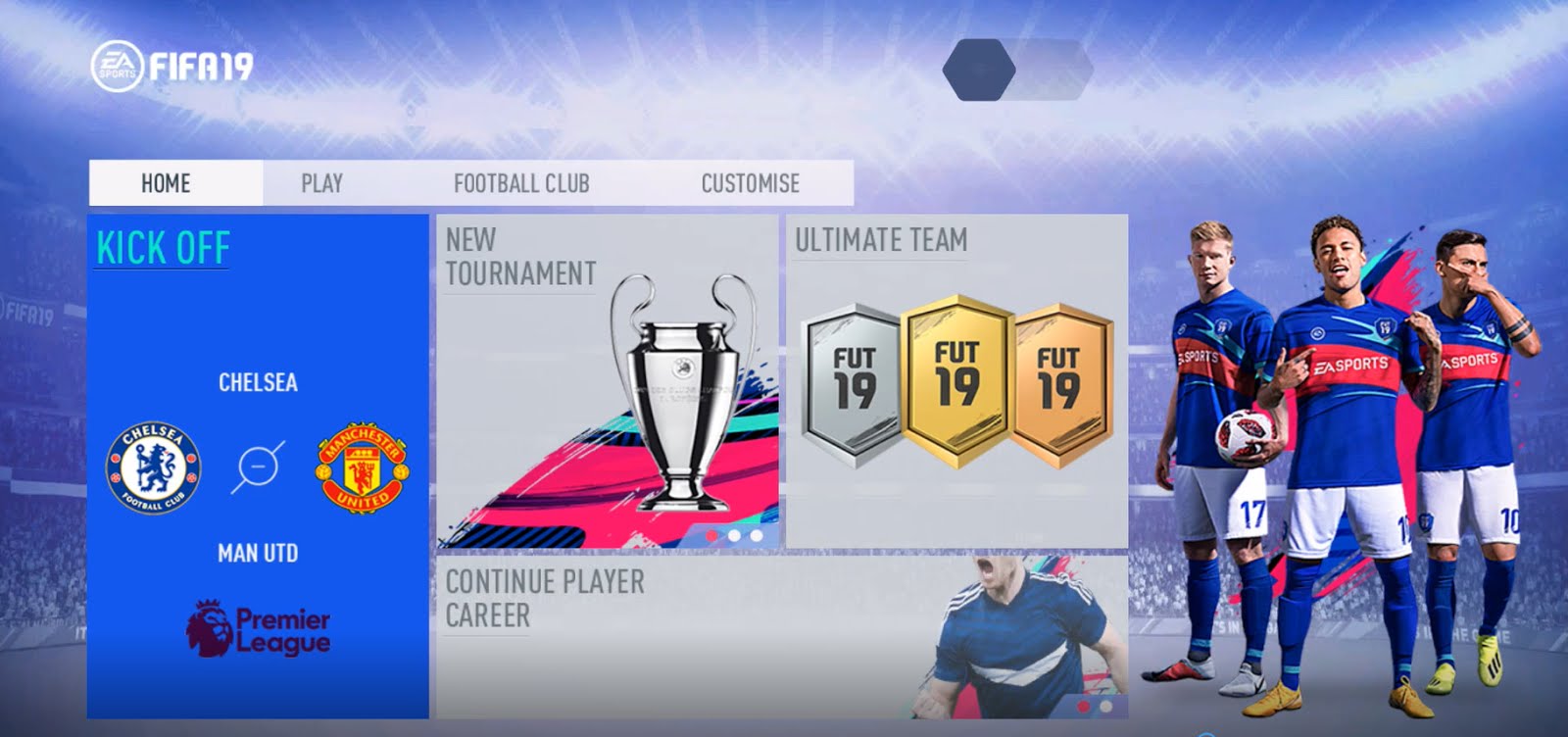Switch to the Football Club tab
Viewport: 1568px width, 737px height.
tap(521, 182)
